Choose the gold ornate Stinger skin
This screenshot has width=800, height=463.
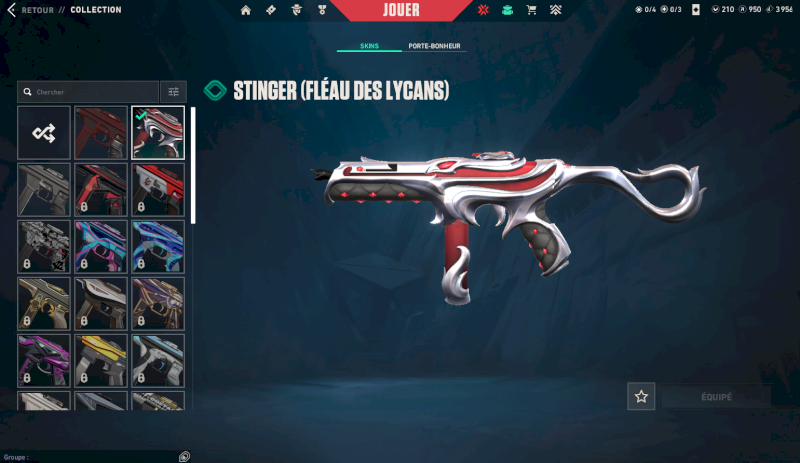click(x=44, y=303)
